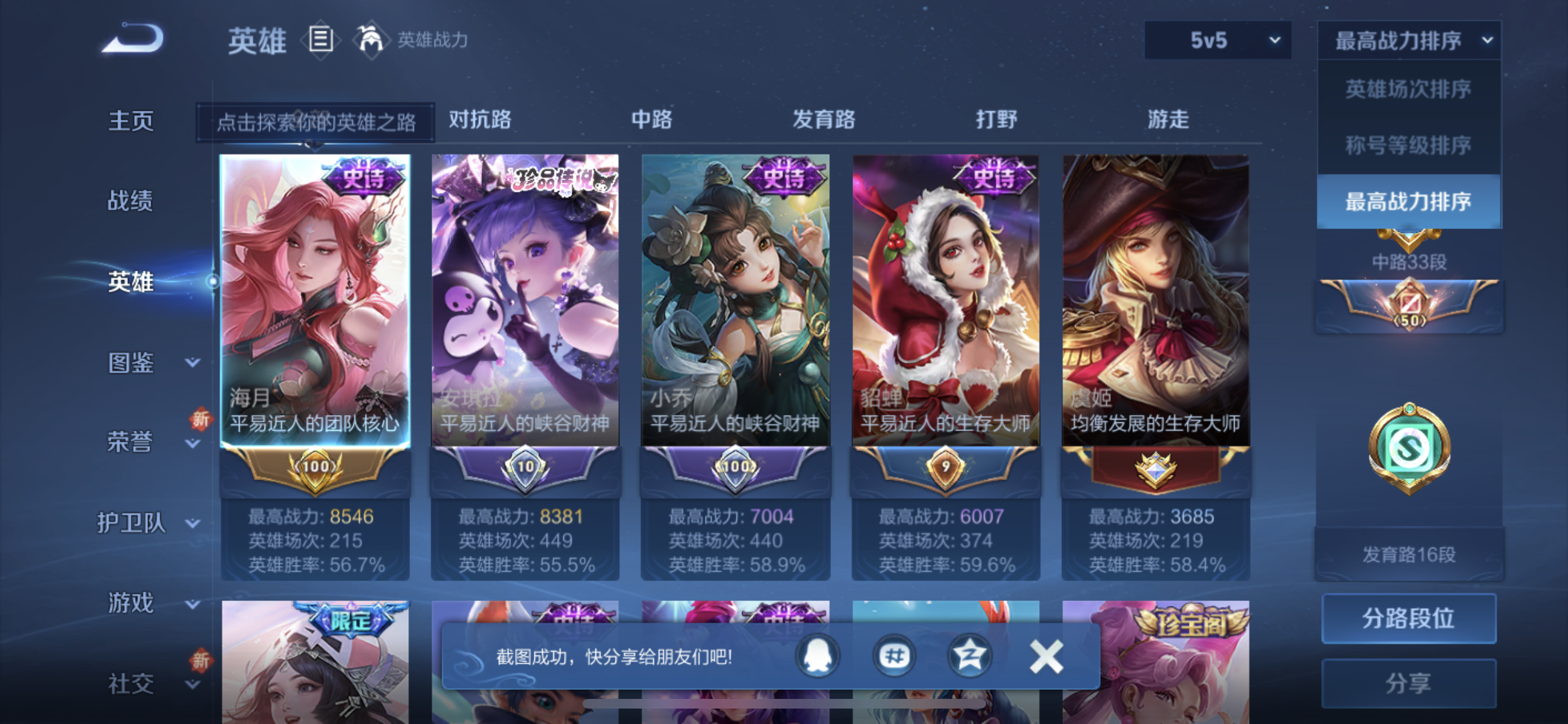1568x724 pixels.
Task: Choose 英雄场次排序 sort option
Action: click(1408, 89)
